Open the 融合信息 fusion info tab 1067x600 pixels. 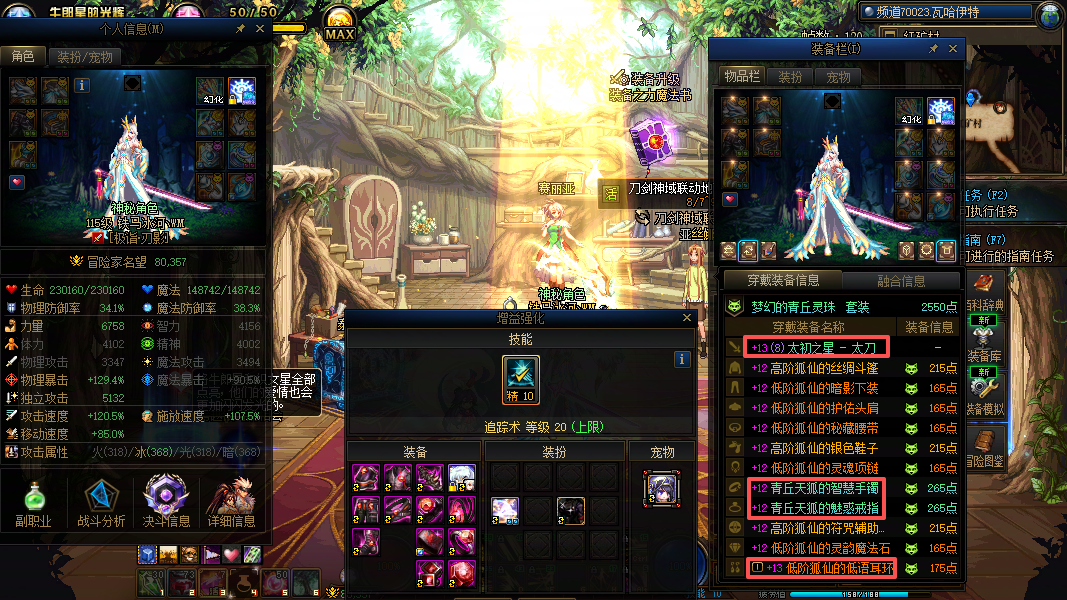(x=900, y=281)
